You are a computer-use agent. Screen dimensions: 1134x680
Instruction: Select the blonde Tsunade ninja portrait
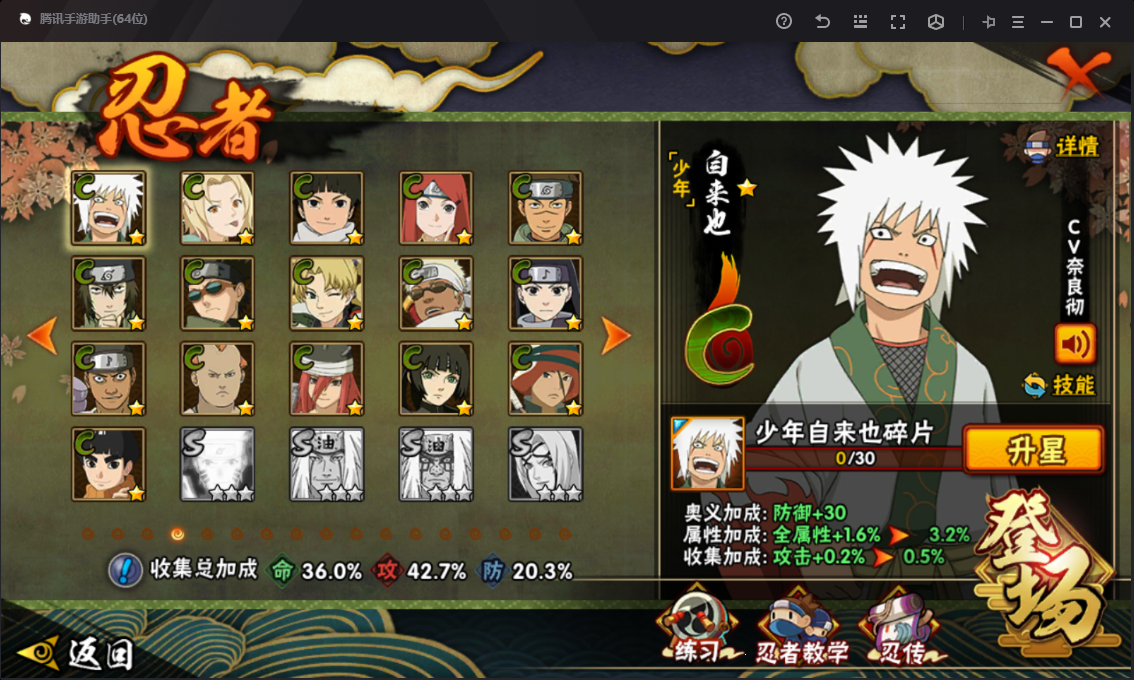click(x=217, y=208)
